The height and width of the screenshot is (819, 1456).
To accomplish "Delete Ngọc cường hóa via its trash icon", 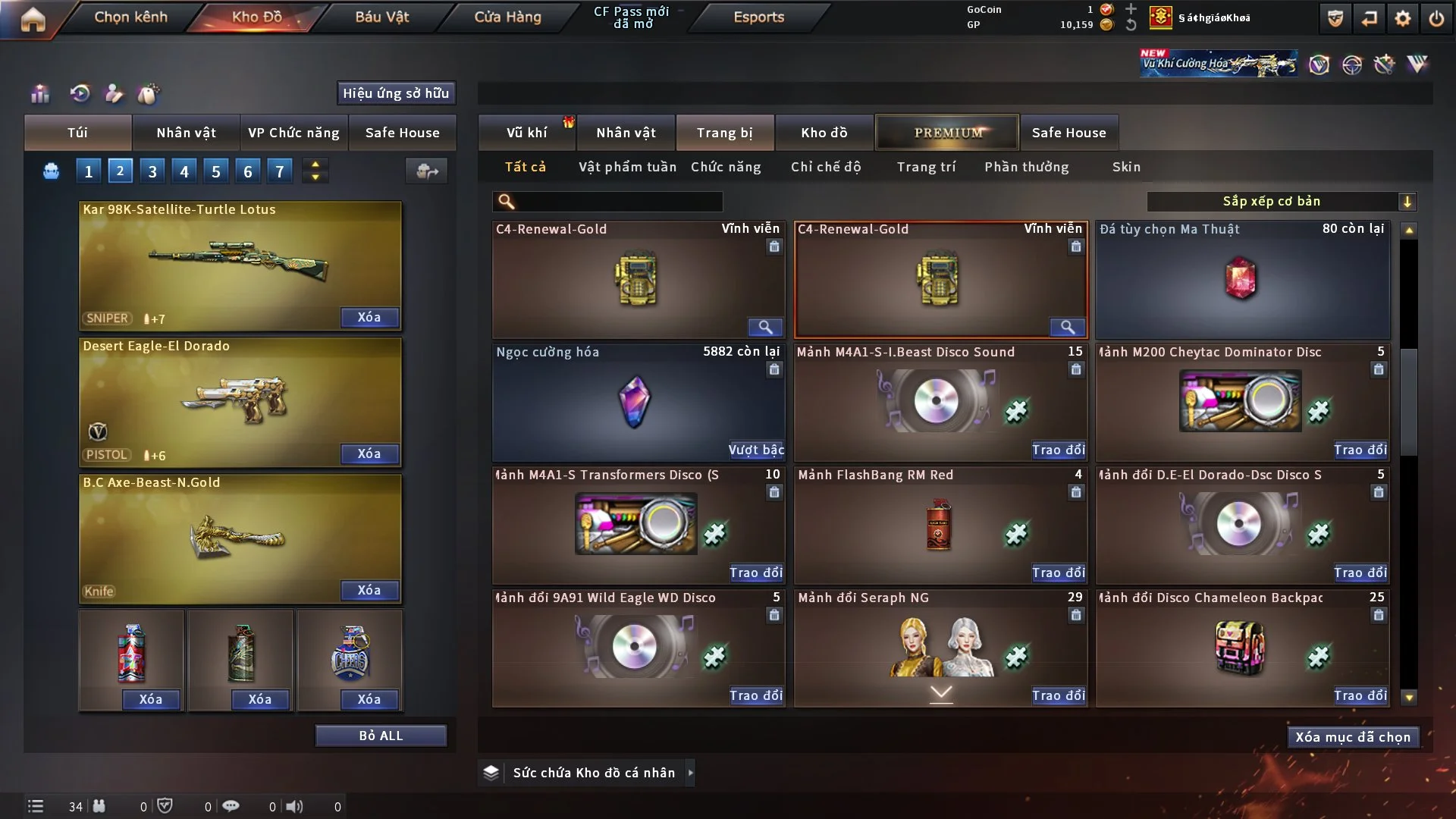I will click(x=774, y=369).
